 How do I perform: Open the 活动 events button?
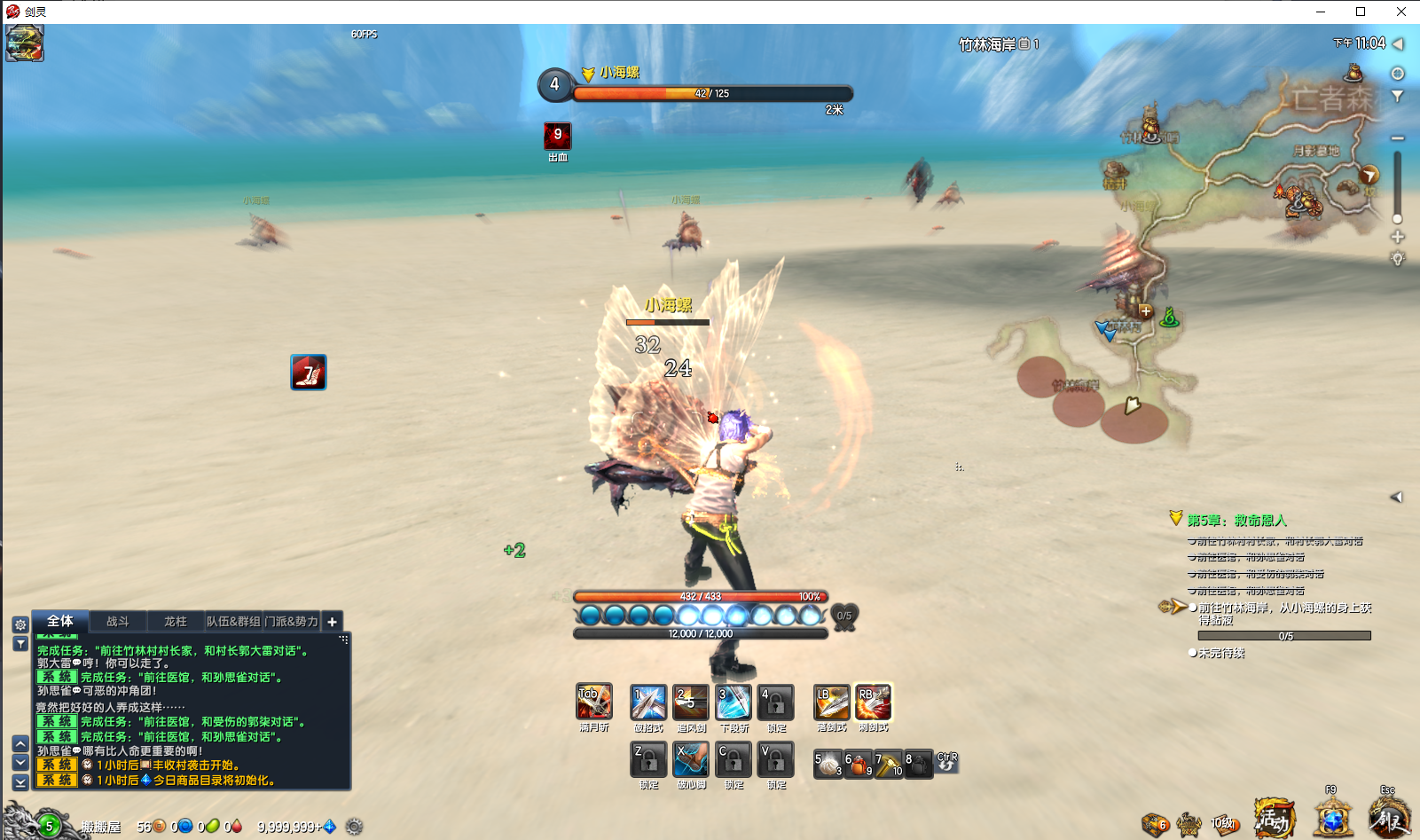(x=1274, y=819)
